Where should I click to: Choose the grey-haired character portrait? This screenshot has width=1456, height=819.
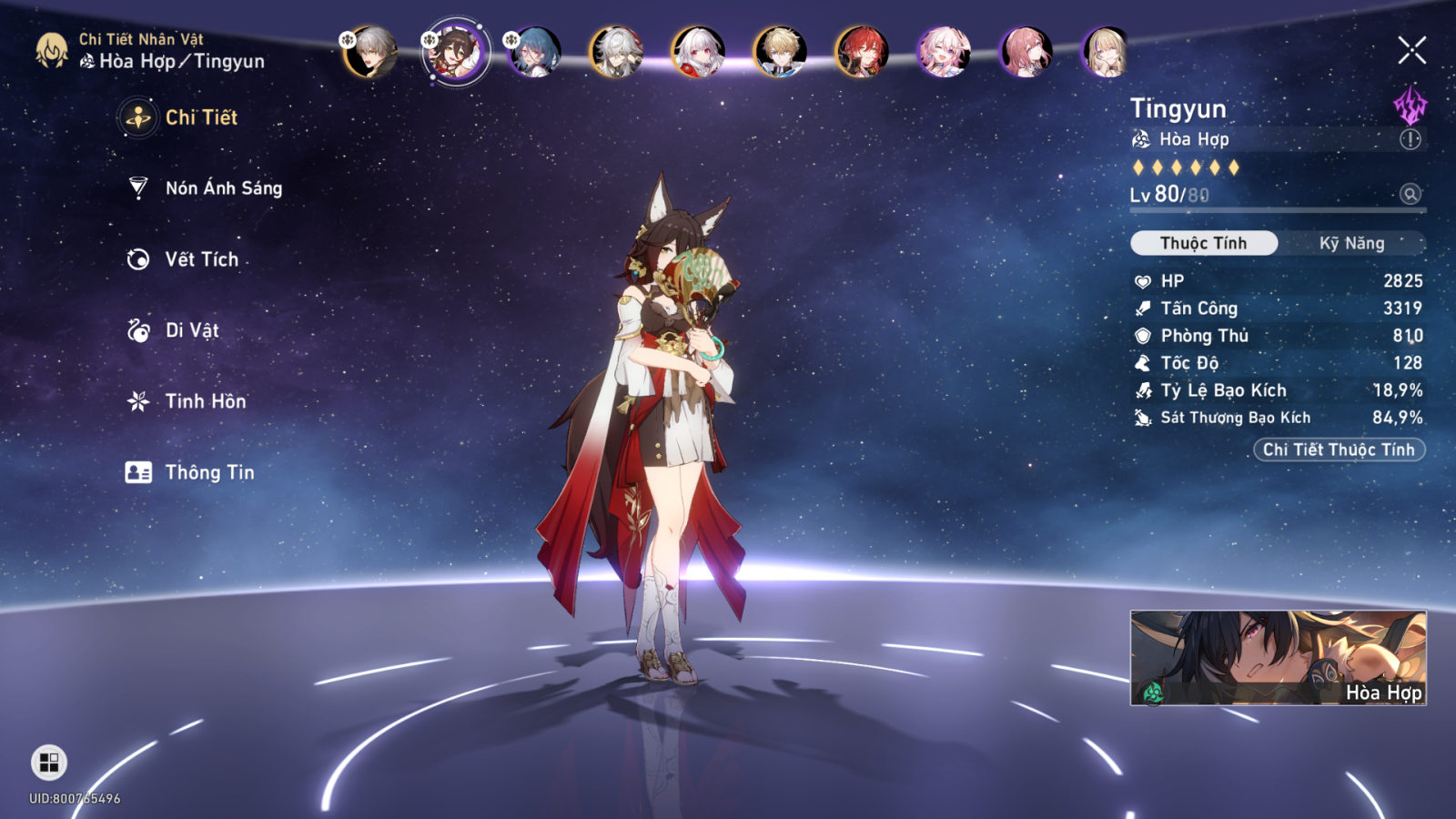[370, 52]
